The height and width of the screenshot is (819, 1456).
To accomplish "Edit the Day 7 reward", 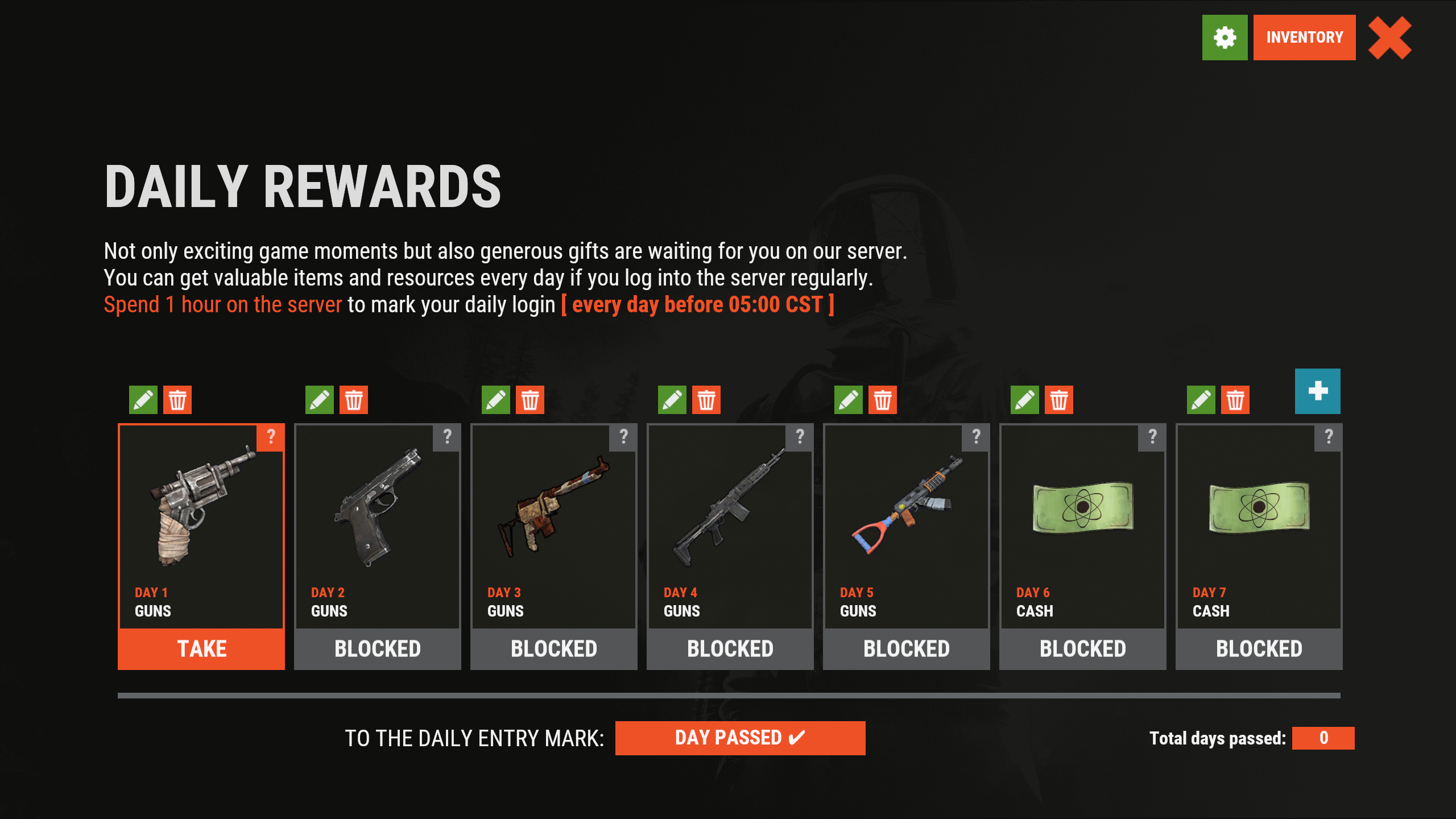I will pyautogui.click(x=1201, y=400).
